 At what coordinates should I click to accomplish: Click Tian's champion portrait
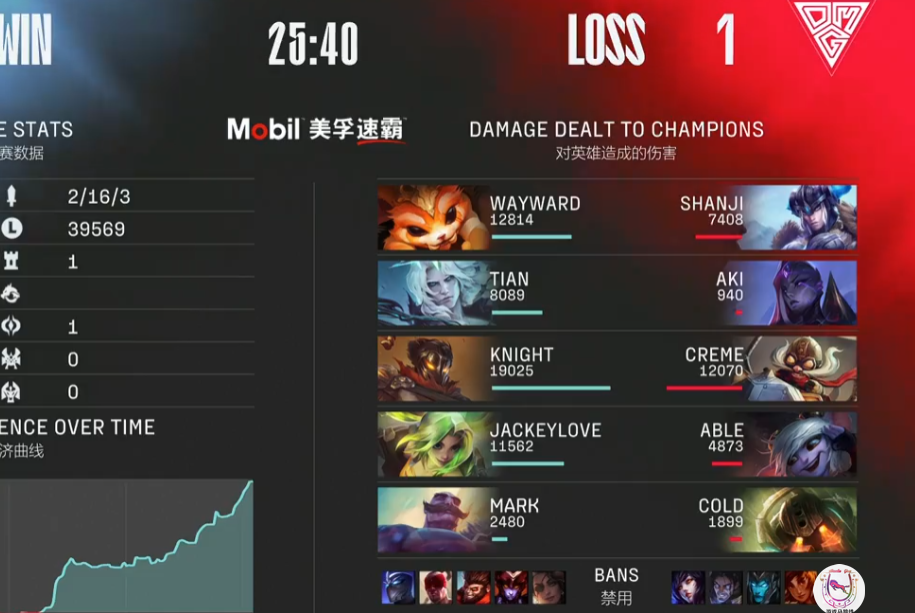click(432, 294)
